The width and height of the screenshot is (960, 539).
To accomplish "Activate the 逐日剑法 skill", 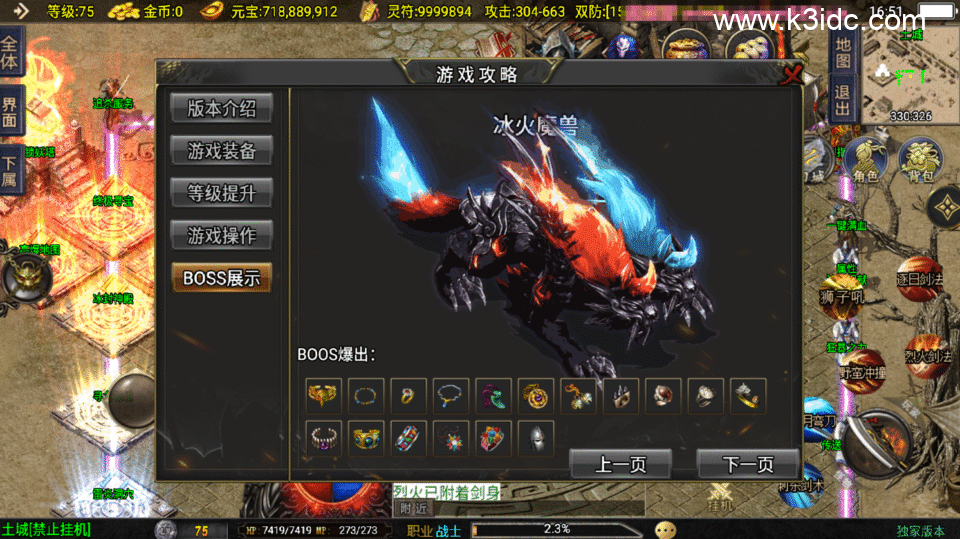I will coord(920,279).
